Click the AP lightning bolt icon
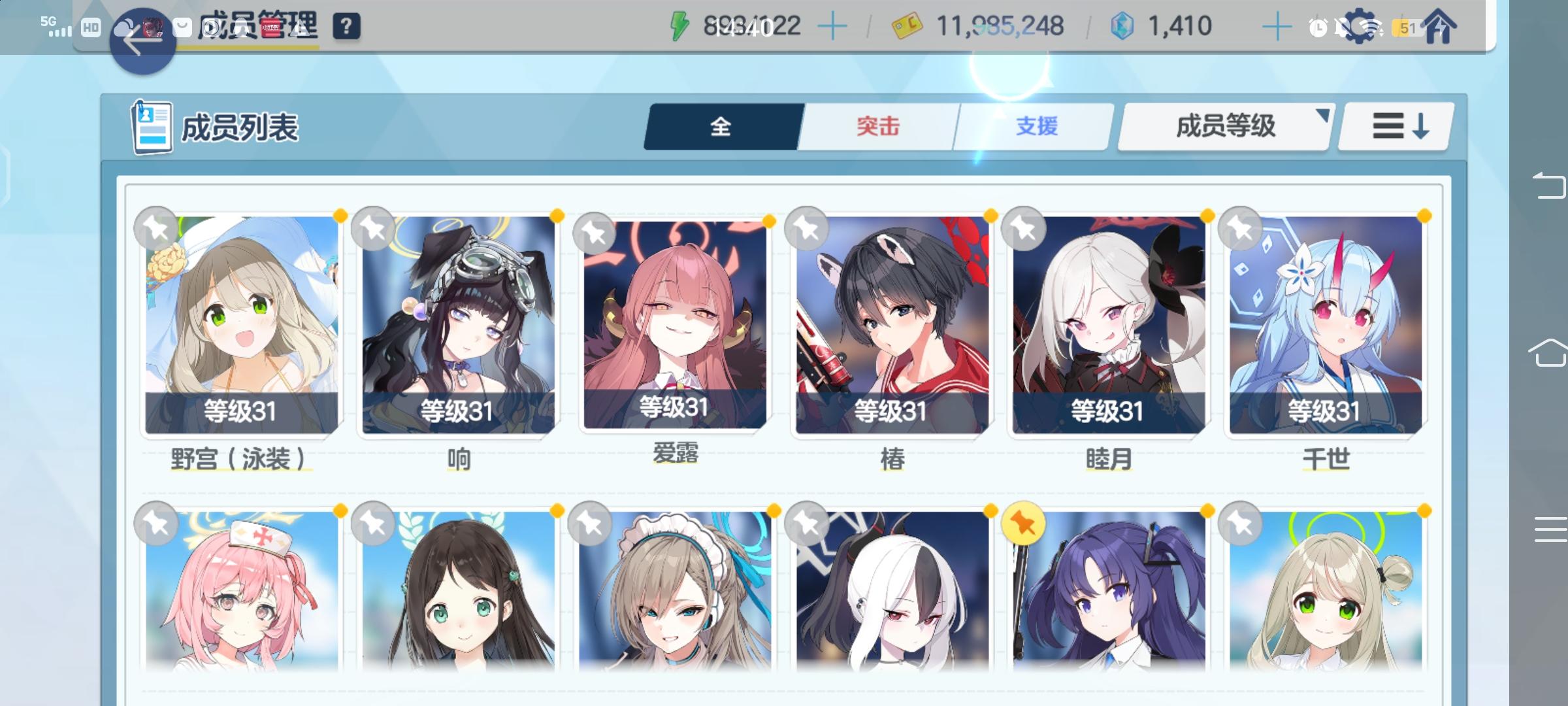The image size is (1568, 706). 679,25
